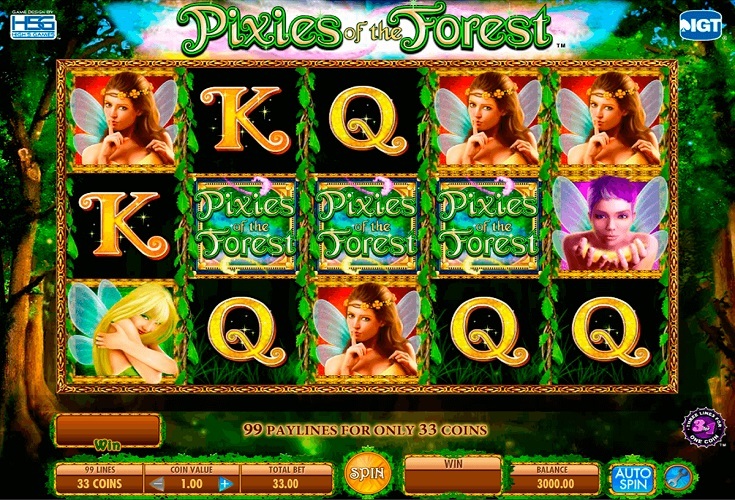Click the IGT logo badge
The height and width of the screenshot is (500, 735).
(x=703, y=26)
